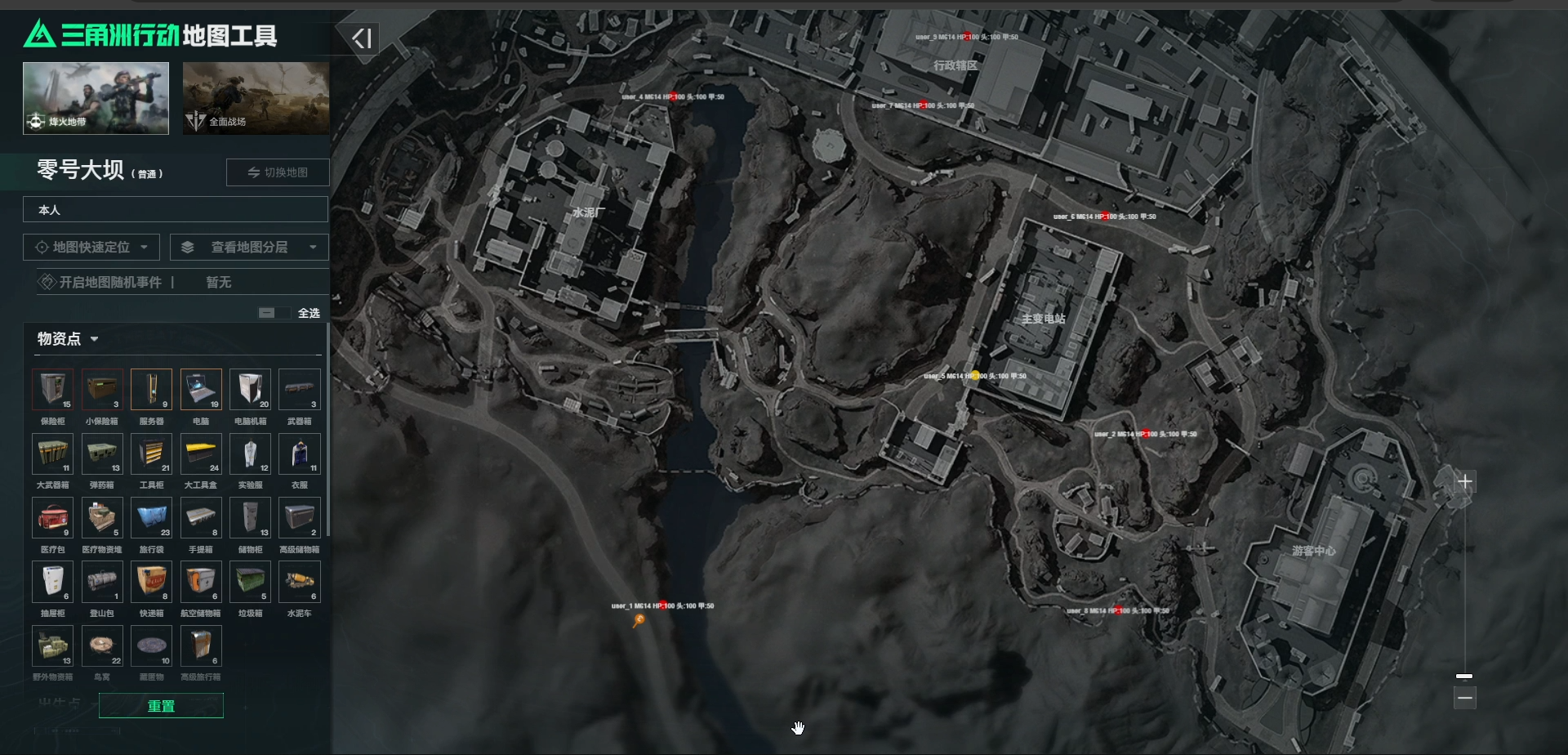This screenshot has width=1568, height=755.
Task: Click the green 重置 reset button
Action: coord(161,706)
